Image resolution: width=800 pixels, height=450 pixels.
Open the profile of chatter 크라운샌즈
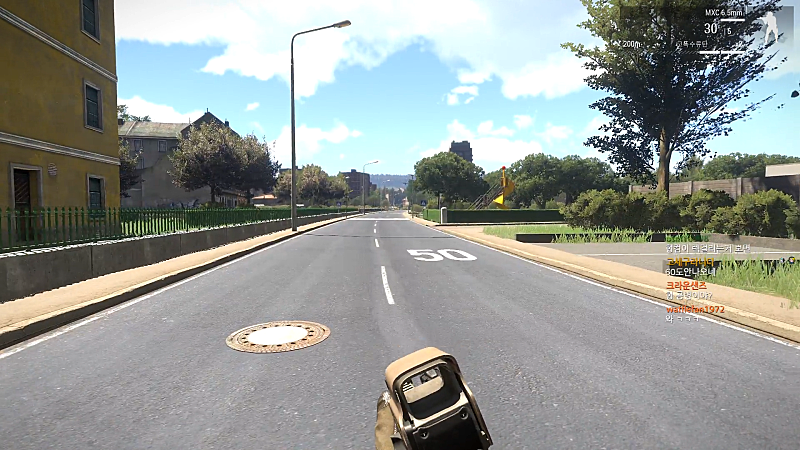pyautogui.click(x=686, y=286)
